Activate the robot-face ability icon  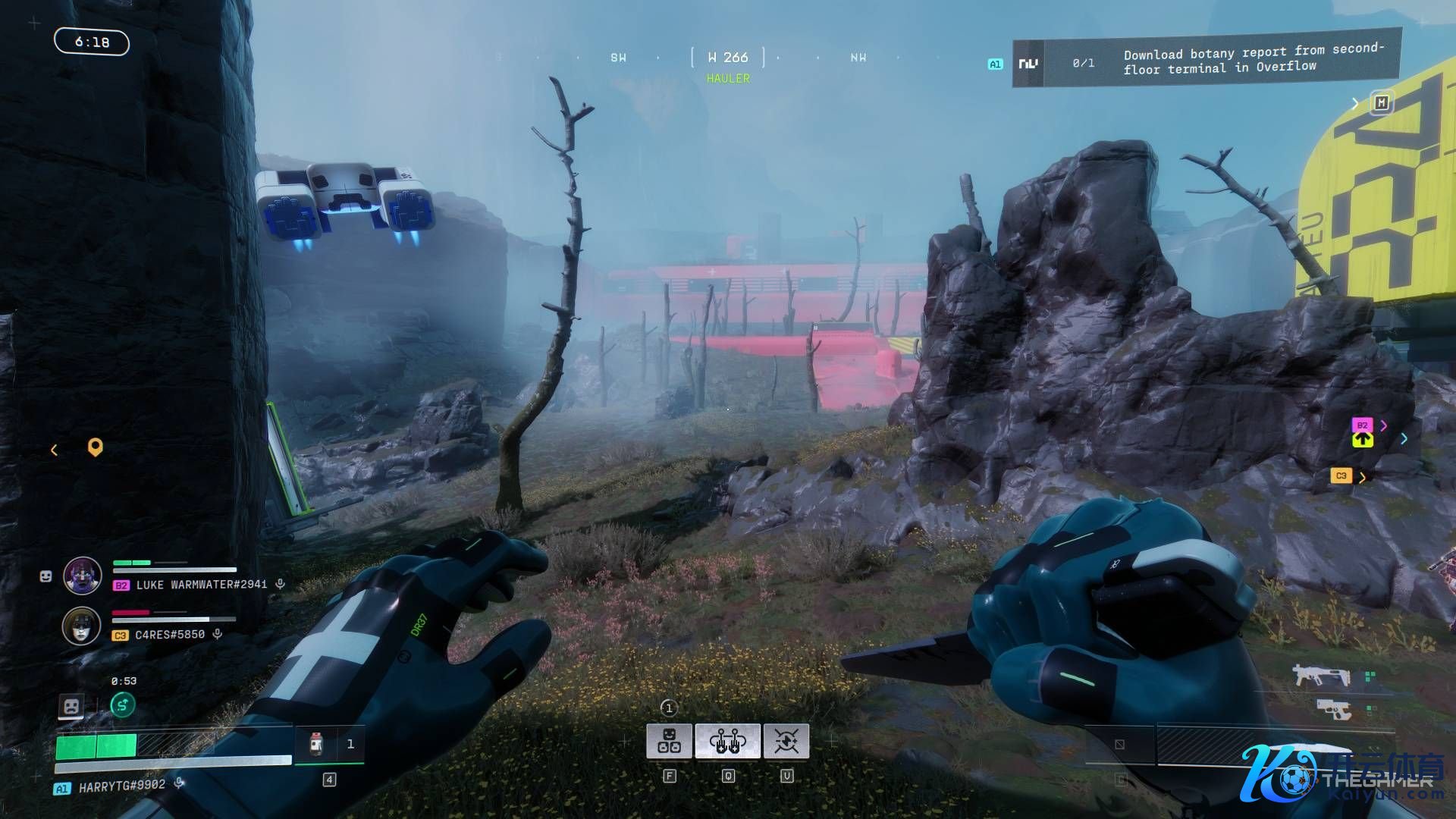669,741
